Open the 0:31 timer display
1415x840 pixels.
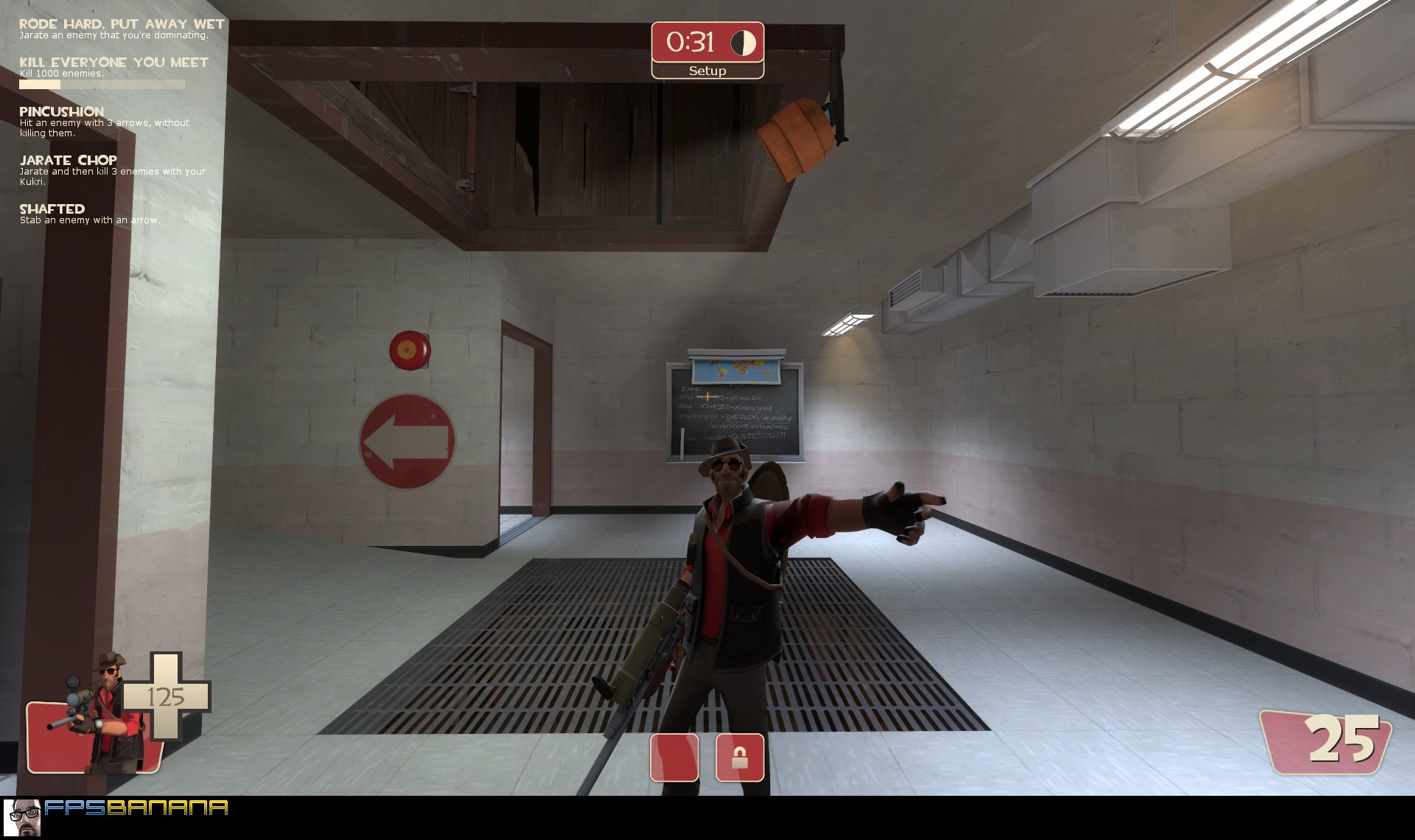click(x=691, y=43)
